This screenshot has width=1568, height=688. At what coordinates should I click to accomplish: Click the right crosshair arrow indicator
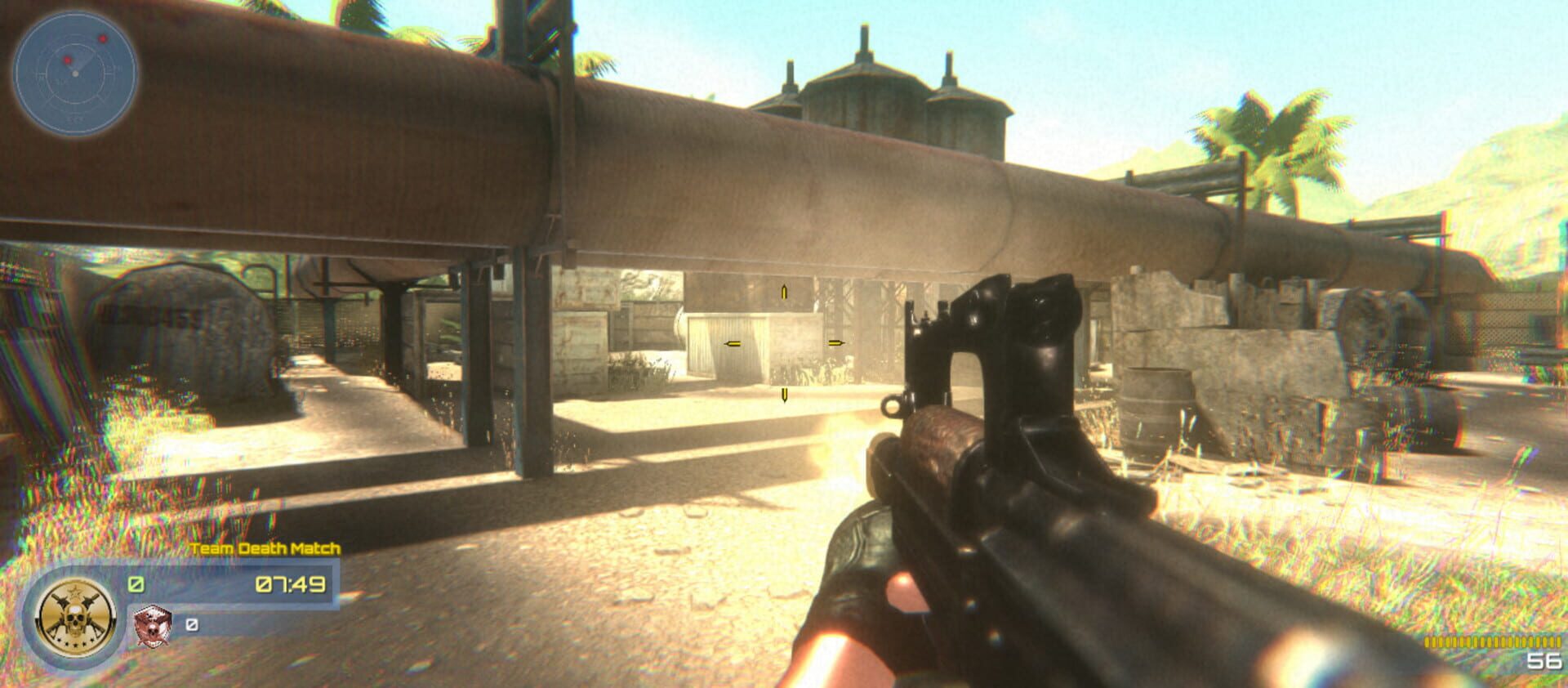pyautogui.click(x=835, y=344)
